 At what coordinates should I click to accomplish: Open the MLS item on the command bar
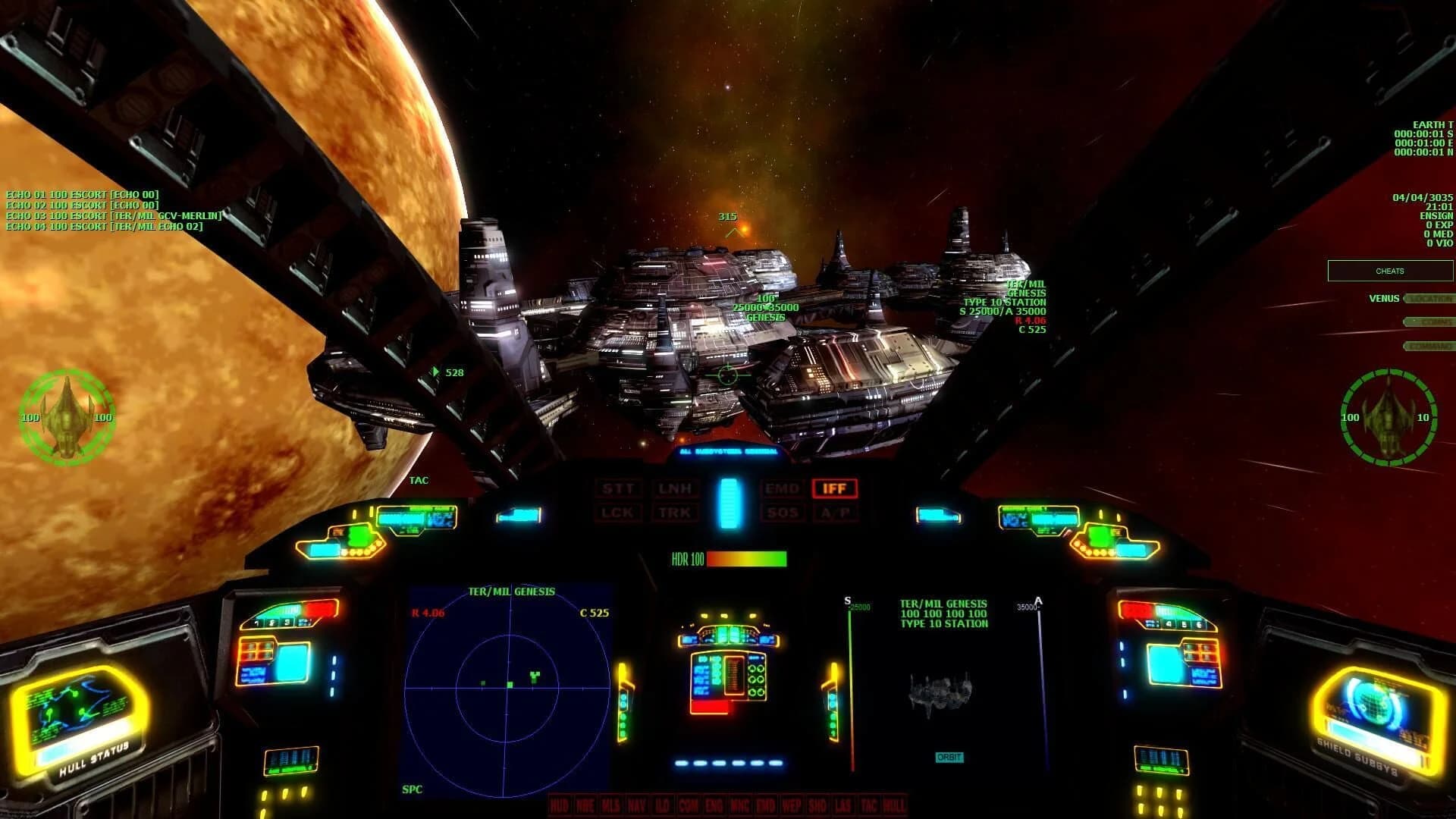coord(611,805)
